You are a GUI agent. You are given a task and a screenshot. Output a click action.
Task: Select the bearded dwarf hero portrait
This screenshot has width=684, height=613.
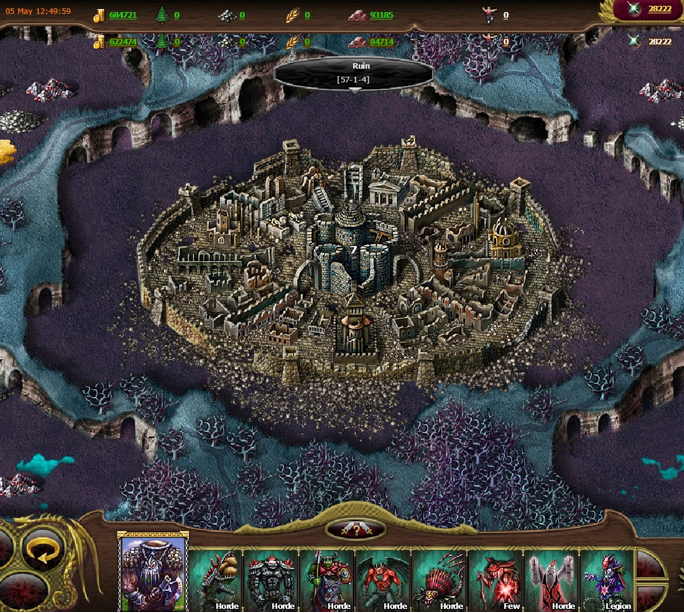[154, 572]
